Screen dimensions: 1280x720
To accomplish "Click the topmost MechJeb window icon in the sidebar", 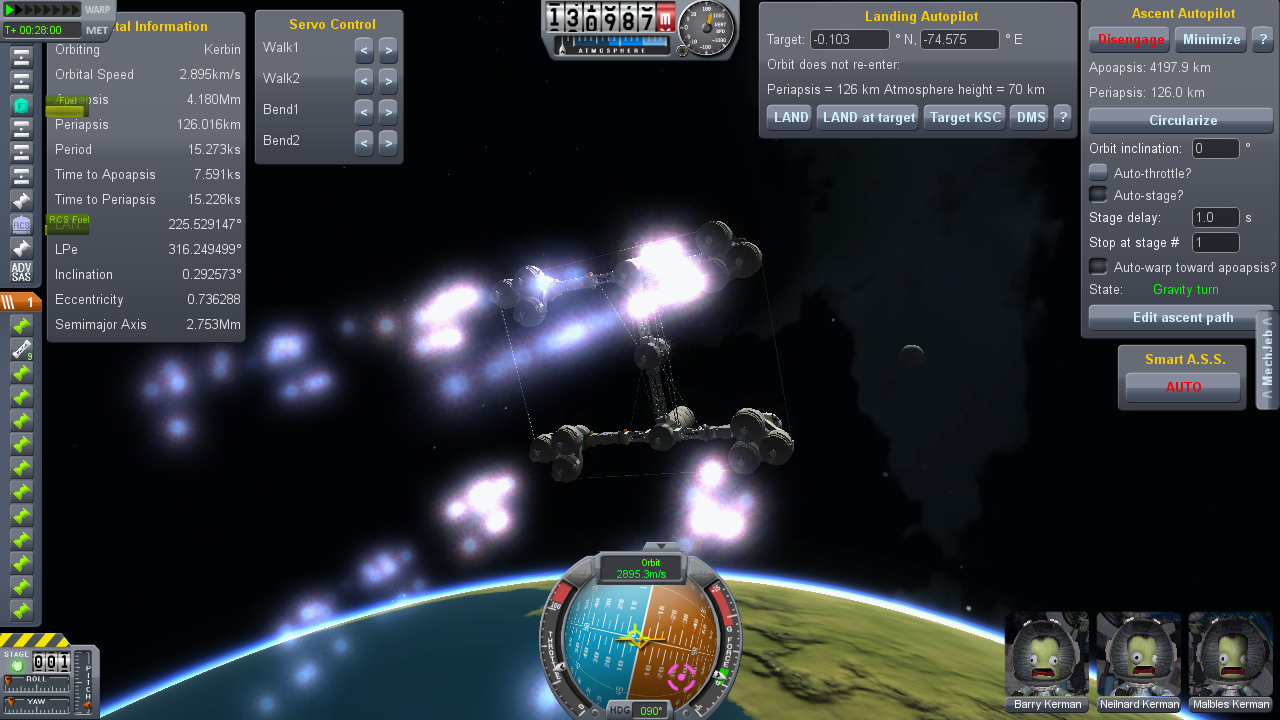I will click(22, 55).
